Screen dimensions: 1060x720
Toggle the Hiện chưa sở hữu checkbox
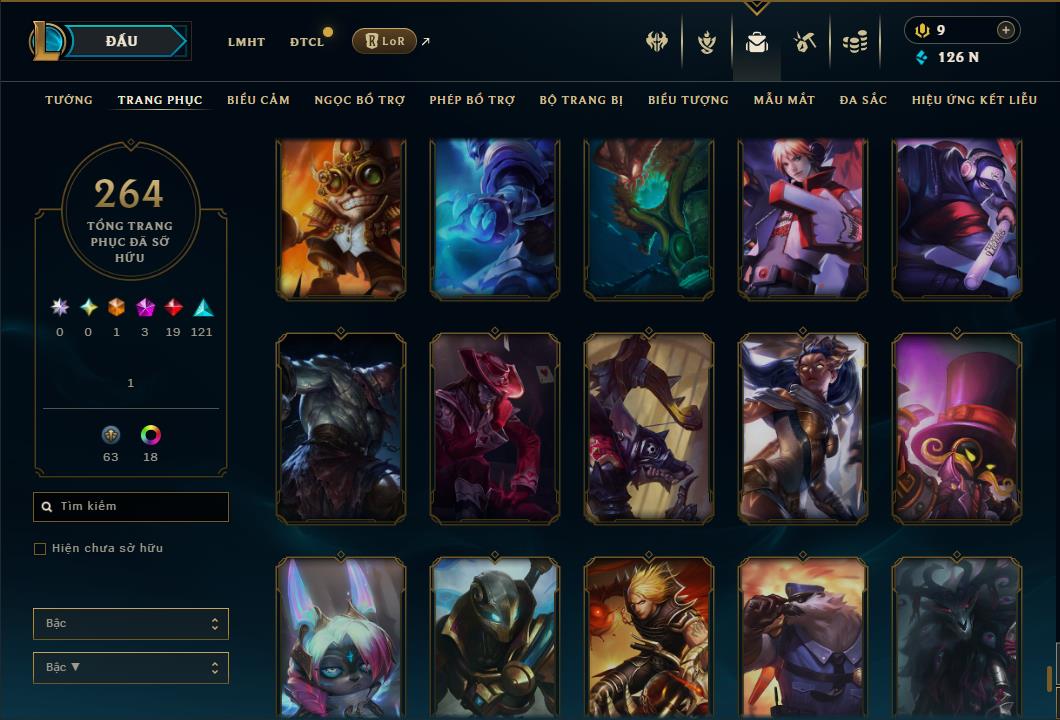(40, 548)
